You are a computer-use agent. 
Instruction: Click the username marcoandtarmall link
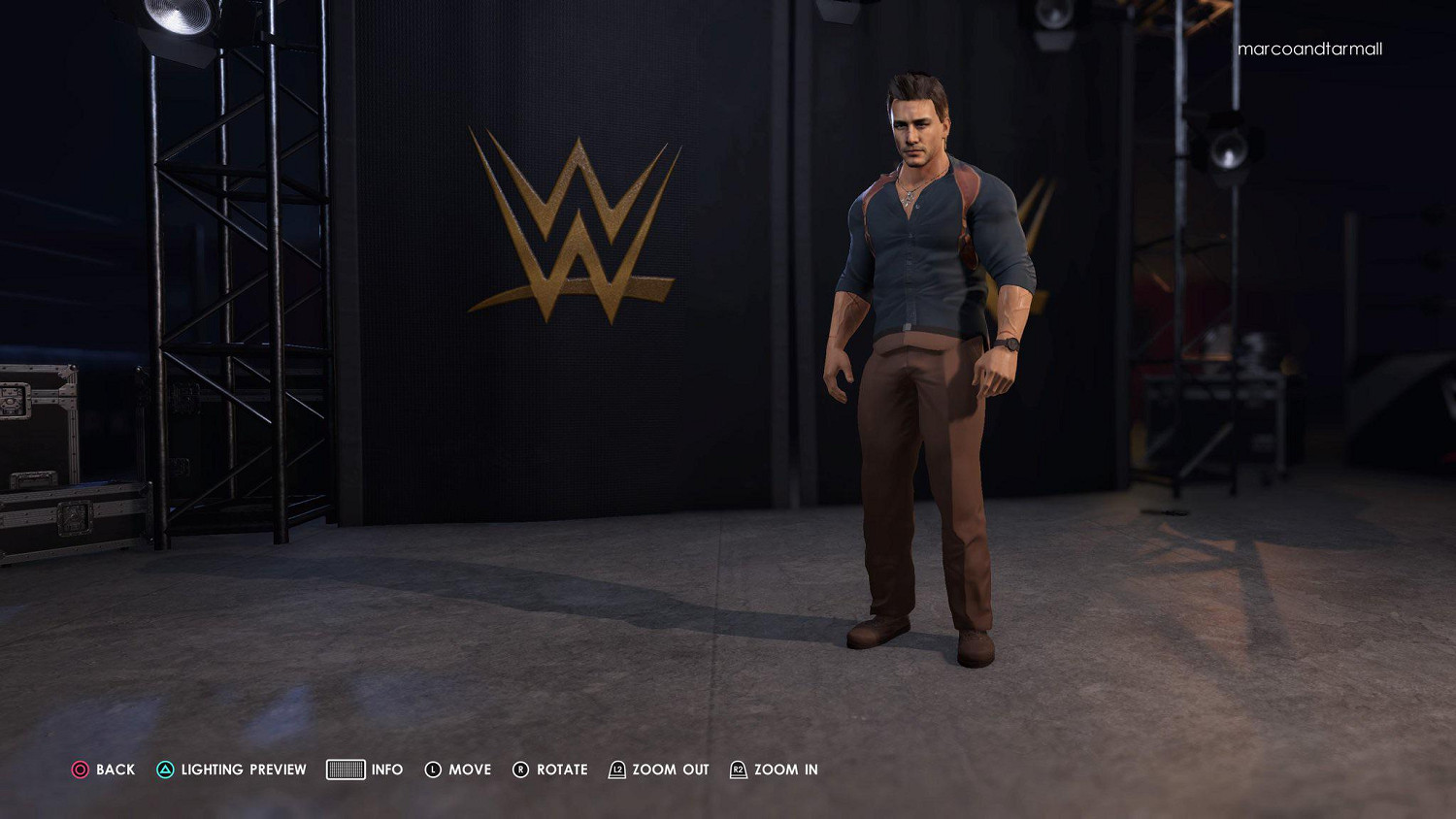pos(1309,49)
